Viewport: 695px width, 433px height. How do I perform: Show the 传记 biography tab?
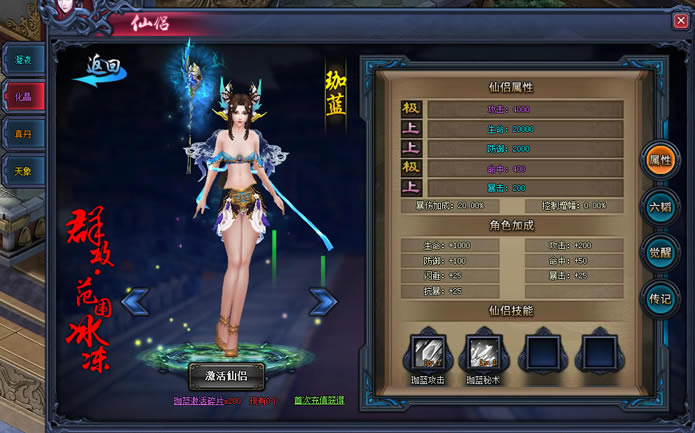660,298
